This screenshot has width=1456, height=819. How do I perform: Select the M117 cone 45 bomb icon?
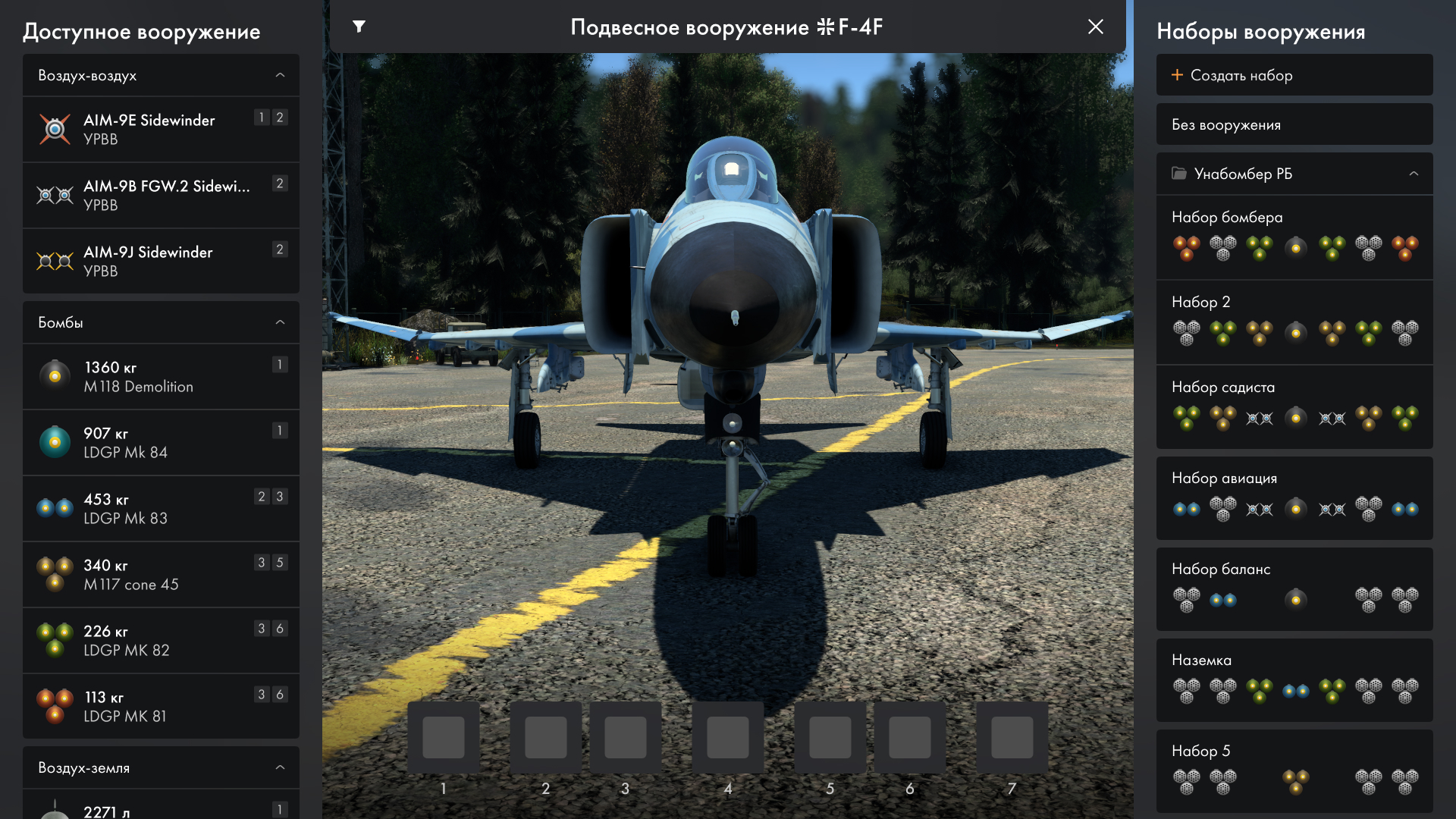pos(55,574)
